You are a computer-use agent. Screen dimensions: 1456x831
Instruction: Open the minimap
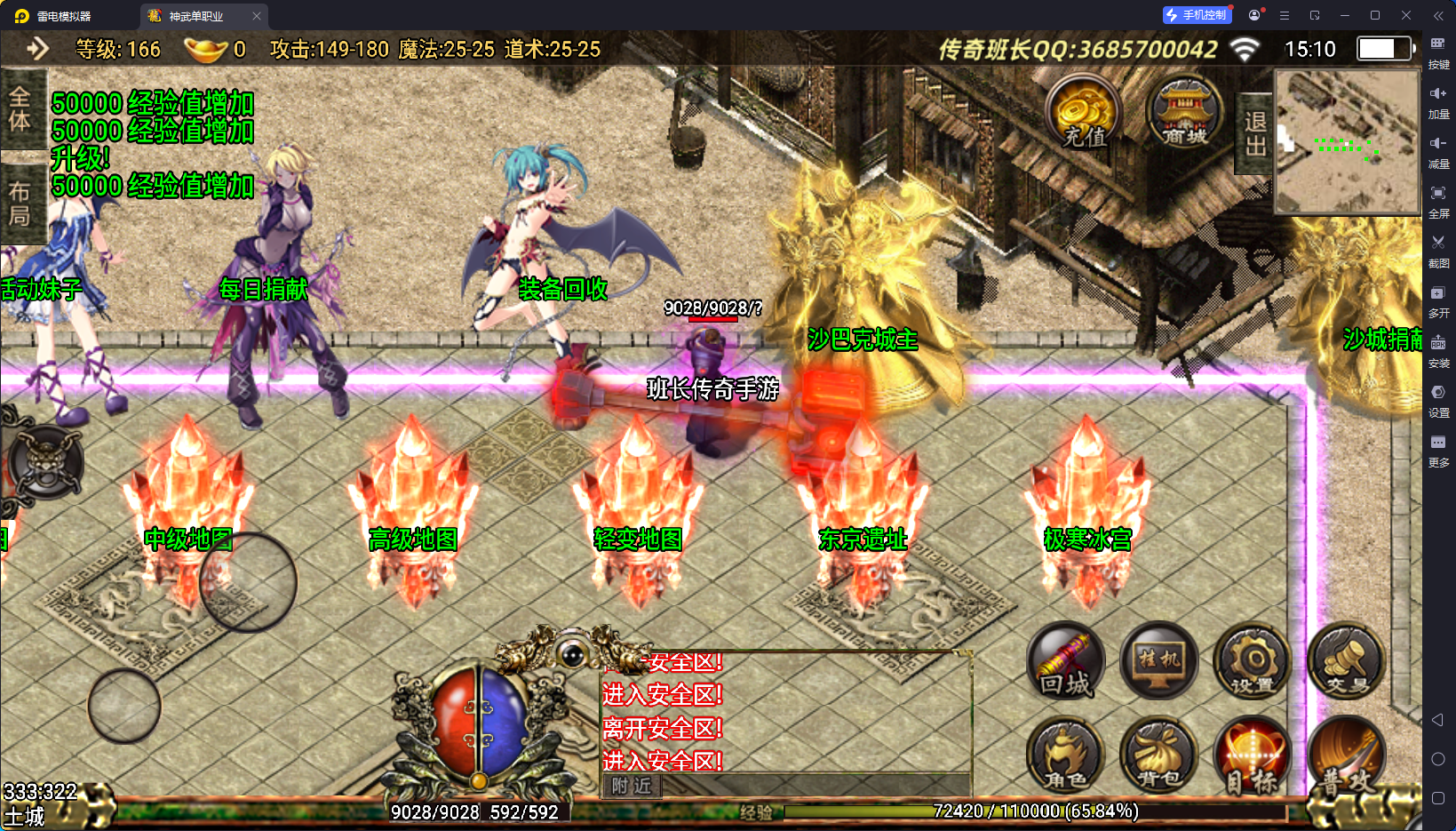[1347, 141]
